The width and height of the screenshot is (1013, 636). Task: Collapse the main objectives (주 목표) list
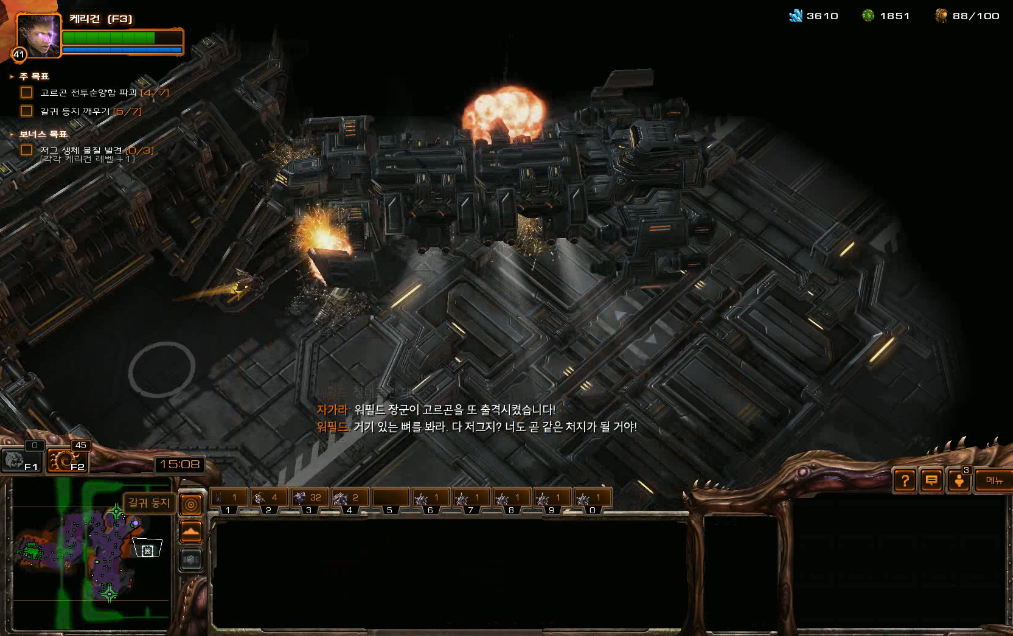coord(12,76)
